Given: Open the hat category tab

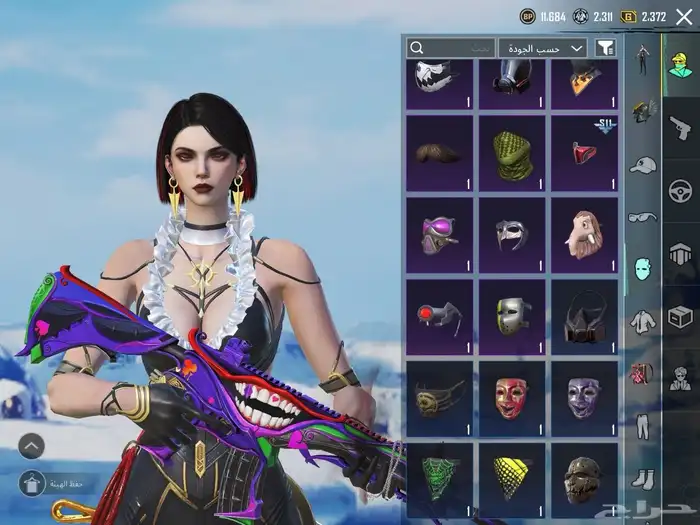Looking at the screenshot, I should pos(643,164).
